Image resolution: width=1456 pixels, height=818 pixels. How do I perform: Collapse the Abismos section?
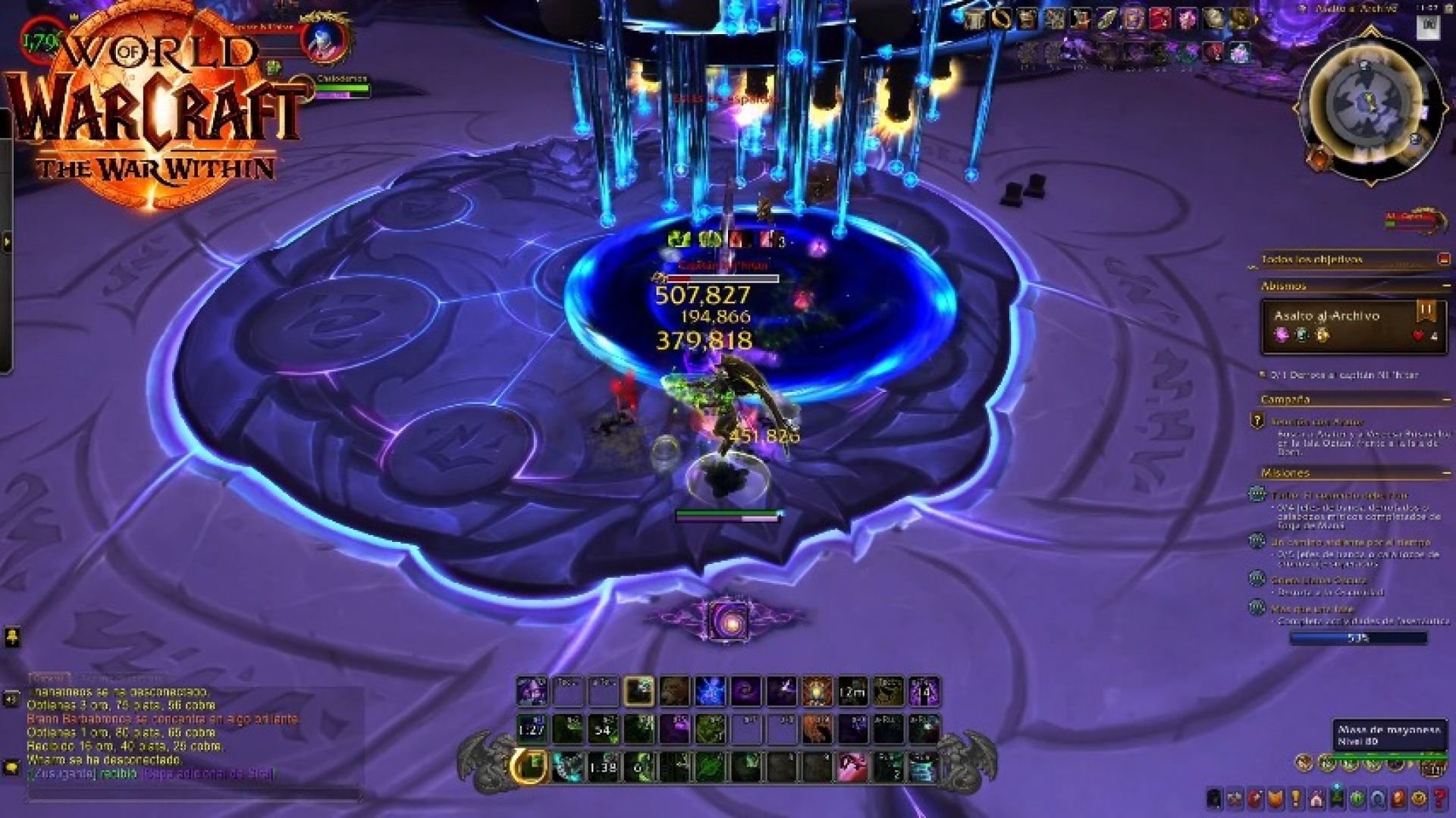[1447, 287]
